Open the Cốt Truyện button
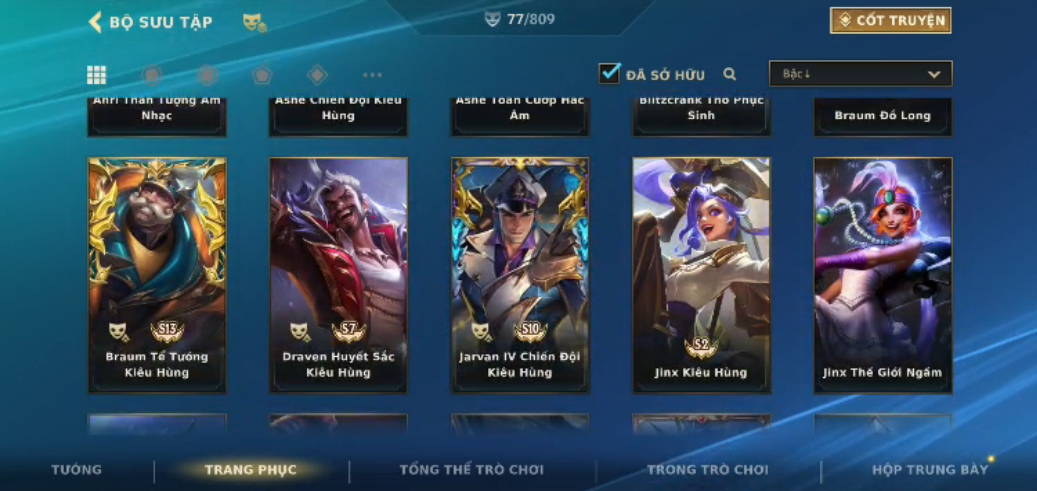1037x491 pixels. 890,20
